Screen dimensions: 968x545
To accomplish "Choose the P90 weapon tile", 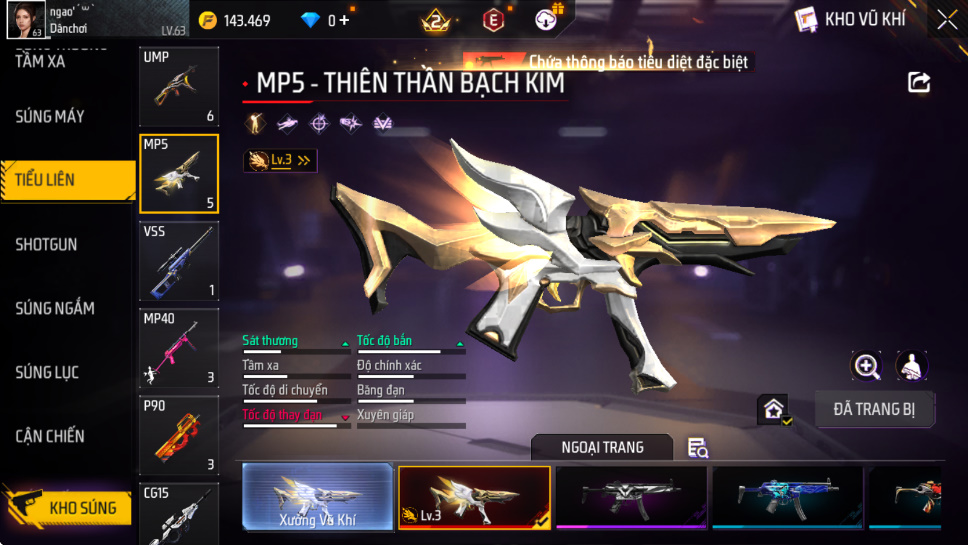I will (x=179, y=434).
